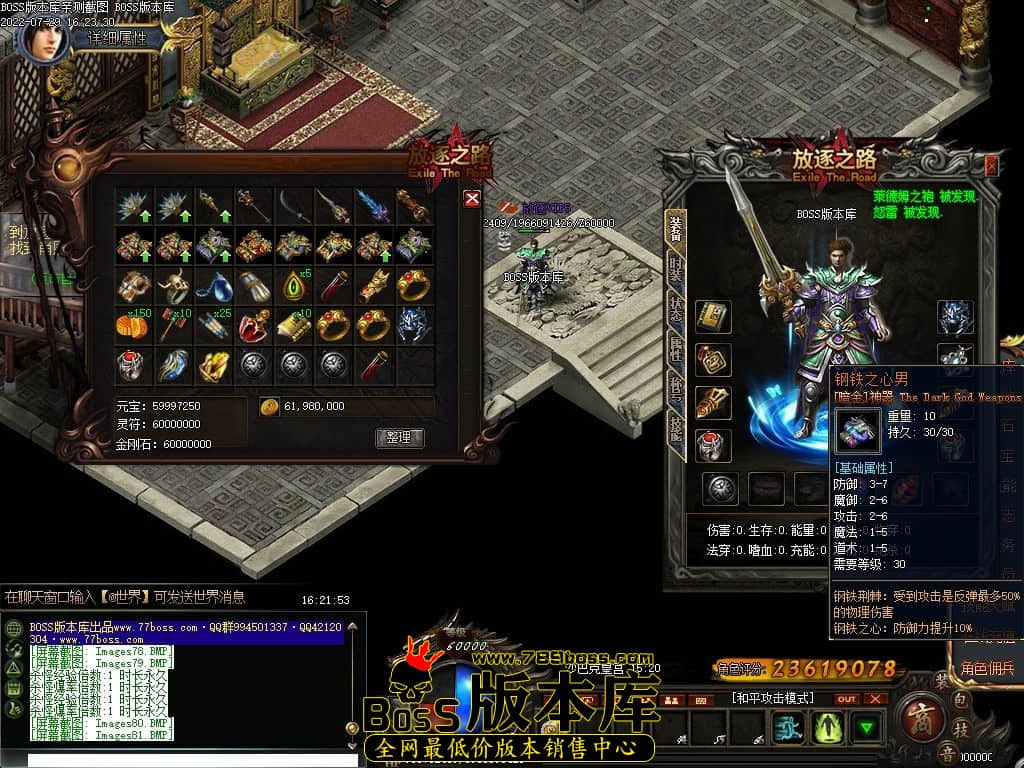The height and width of the screenshot is (768, 1024).
Task: Select the blue scroll stack of 25
Action: pyautogui.click(x=213, y=325)
